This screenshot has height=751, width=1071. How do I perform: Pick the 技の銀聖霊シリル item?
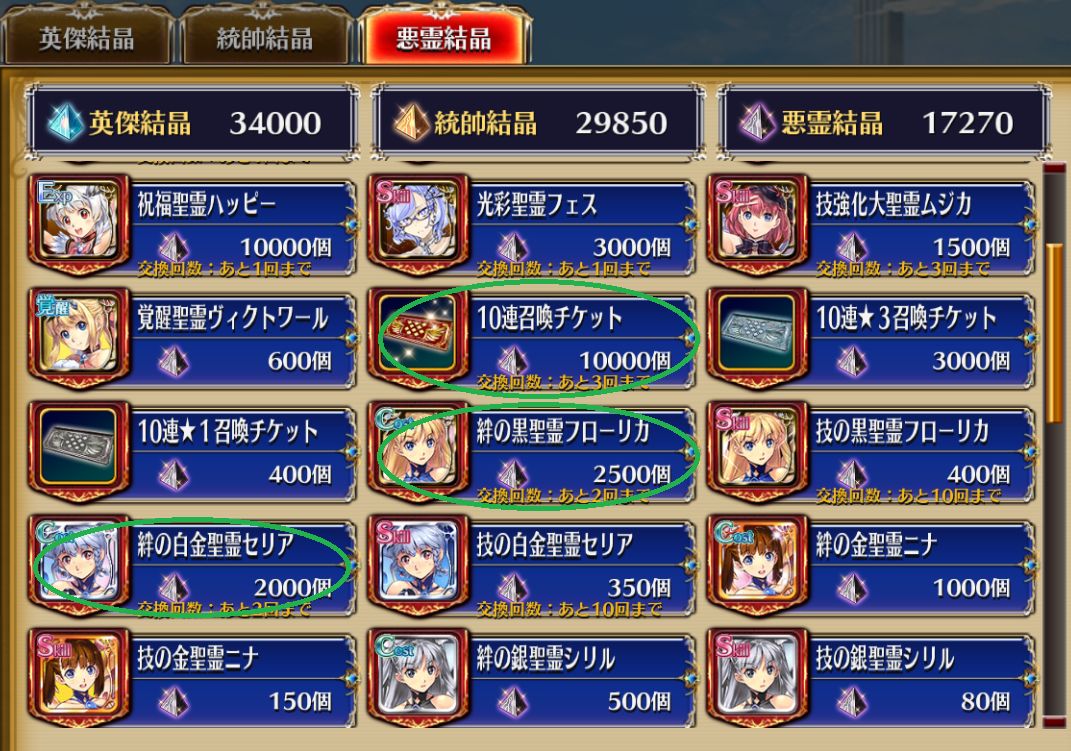[873, 678]
